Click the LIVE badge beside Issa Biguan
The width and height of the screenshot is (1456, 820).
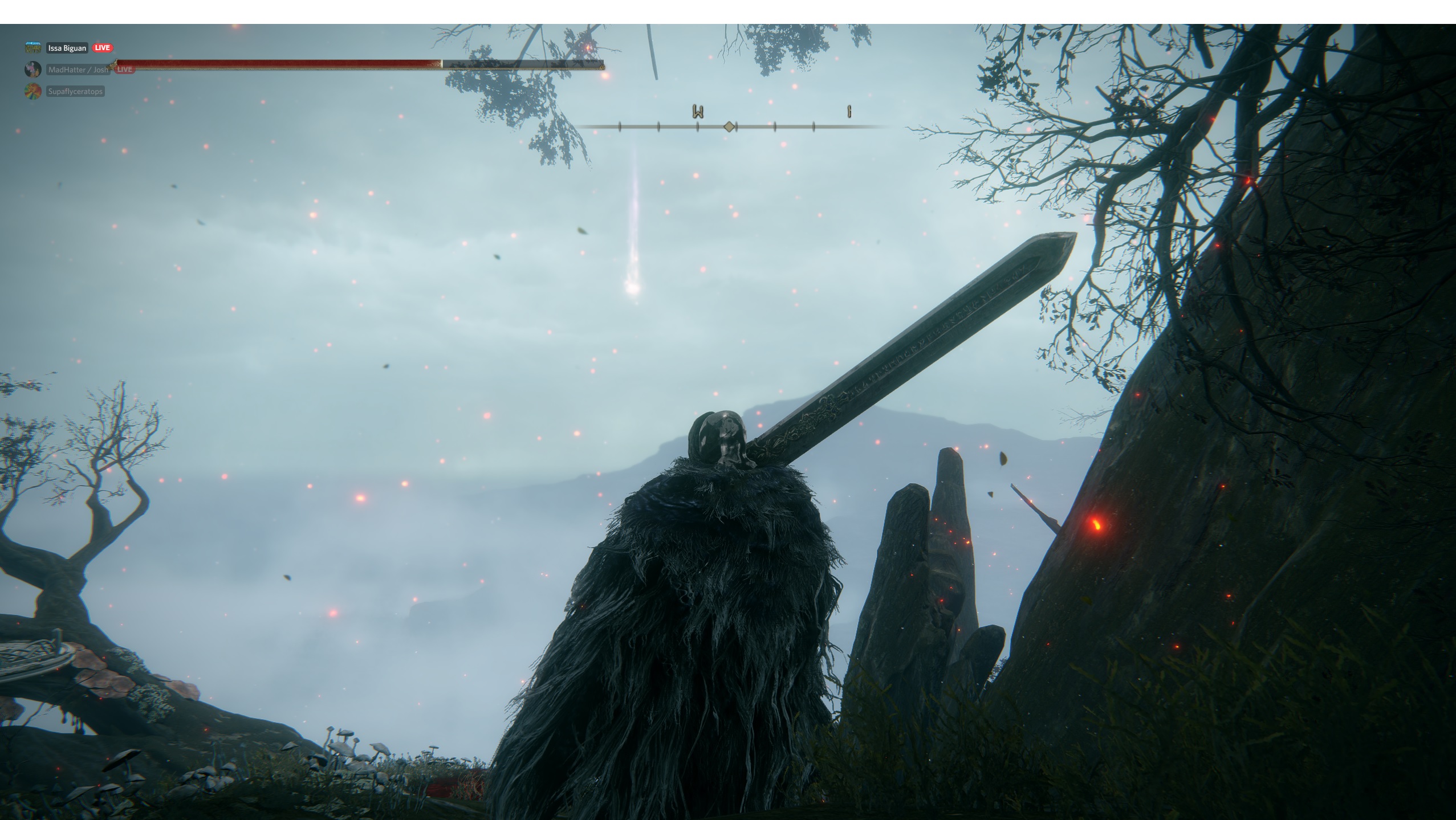(x=102, y=48)
